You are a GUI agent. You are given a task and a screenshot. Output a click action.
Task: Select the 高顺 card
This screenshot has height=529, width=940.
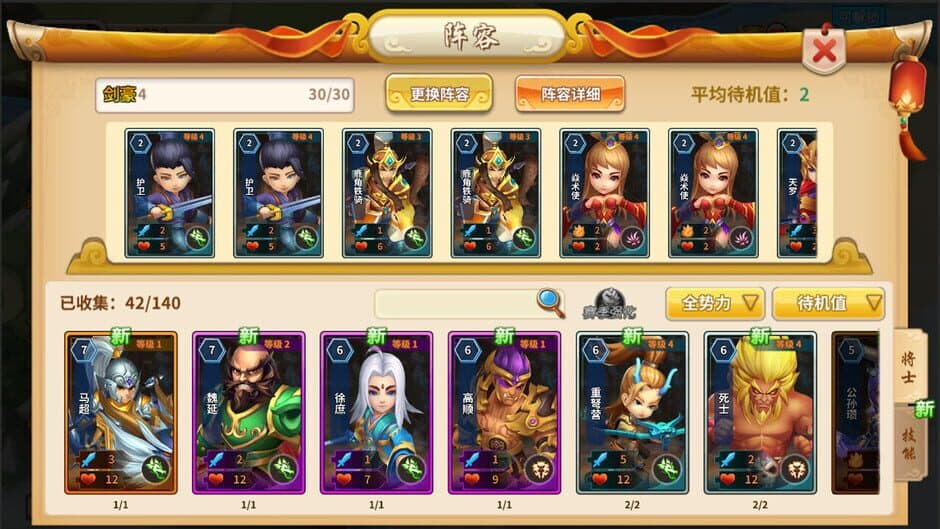click(504, 412)
